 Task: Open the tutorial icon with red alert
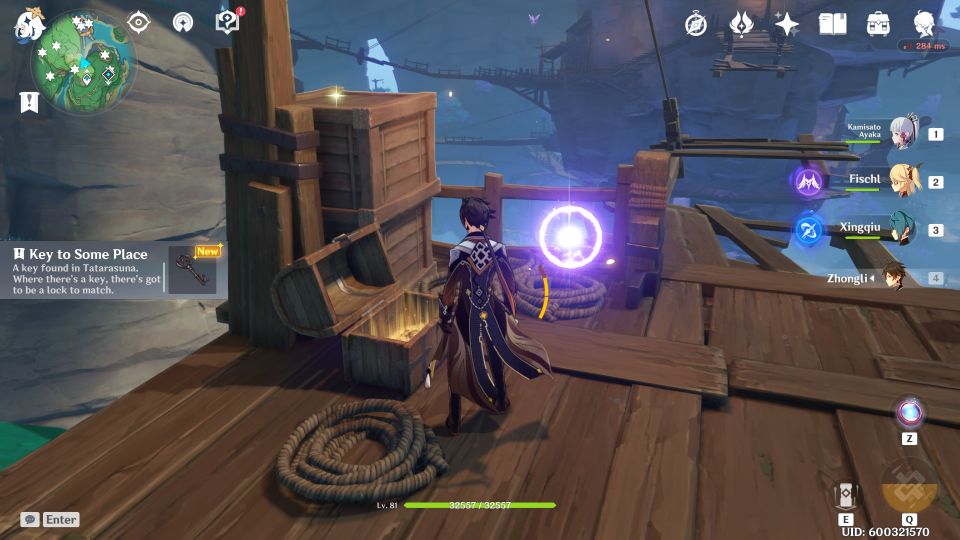point(228,22)
